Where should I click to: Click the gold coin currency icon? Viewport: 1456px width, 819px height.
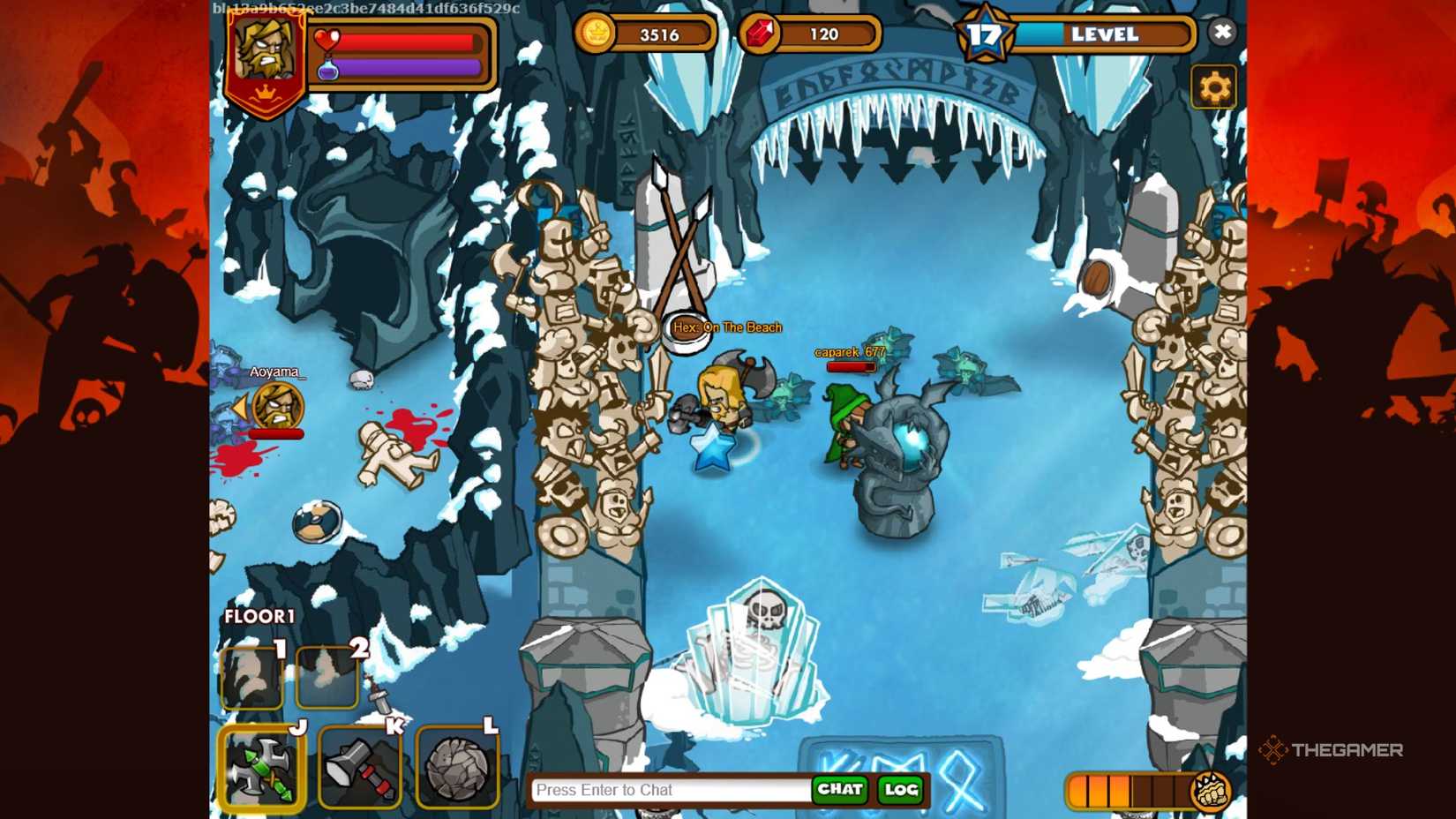pyautogui.click(x=597, y=33)
